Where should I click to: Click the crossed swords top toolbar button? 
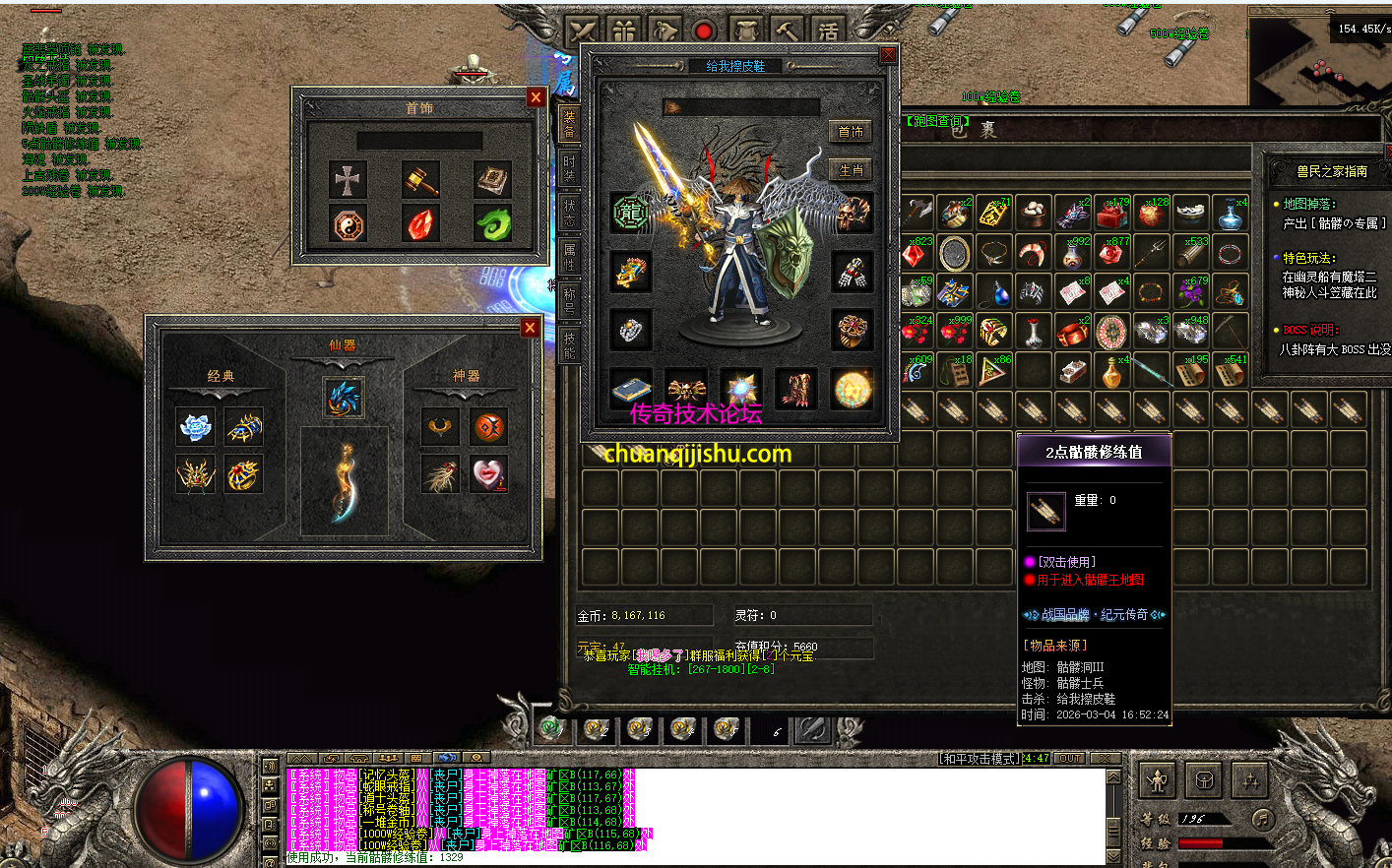point(584,31)
